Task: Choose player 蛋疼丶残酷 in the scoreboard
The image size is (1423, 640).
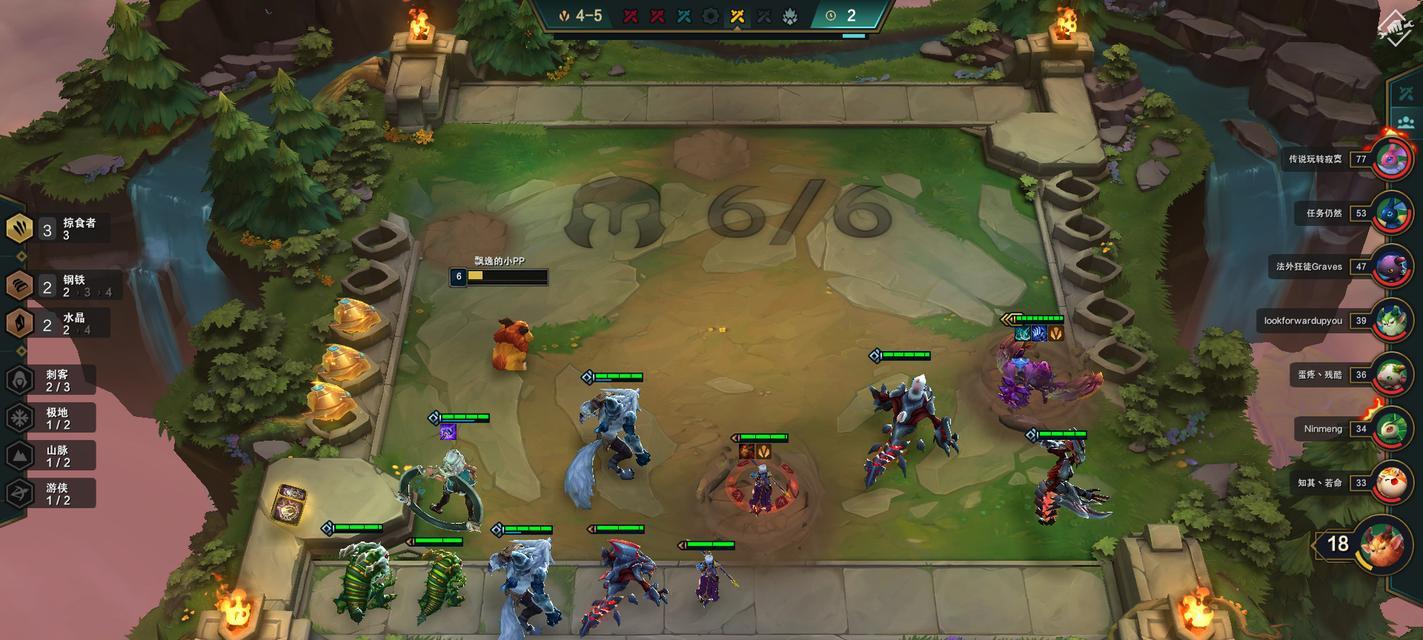Action: point(1391,375)
